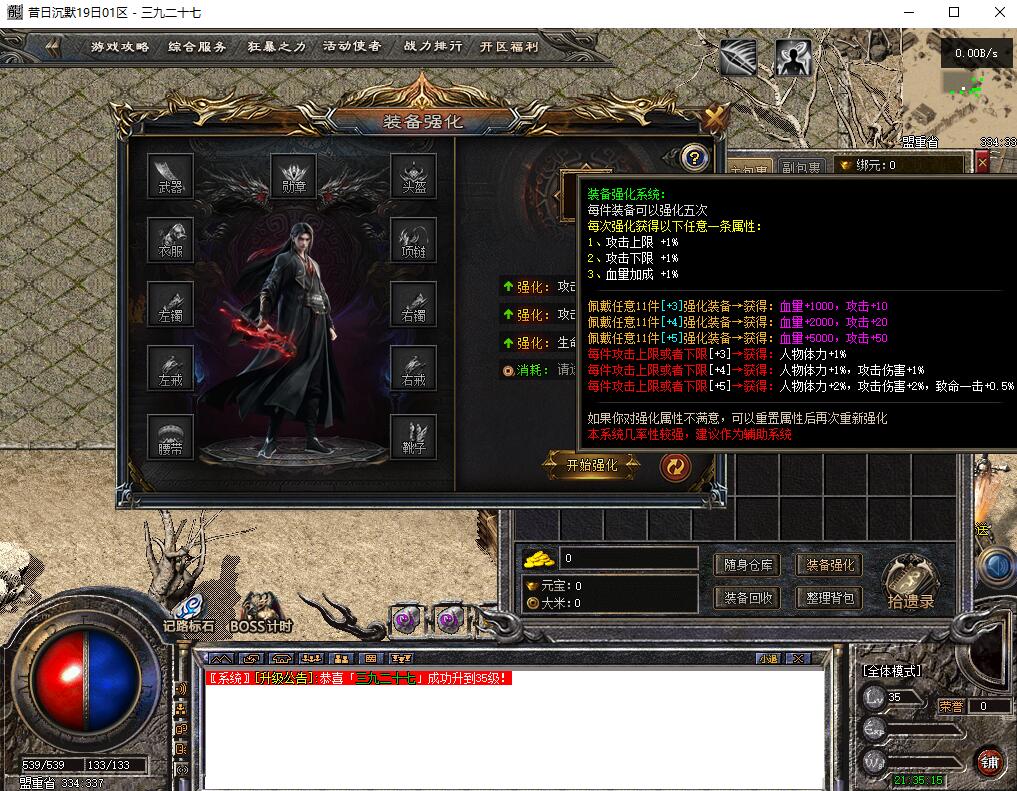Choose the 靴子 equipment slot
Viewport: 1017px width, 791px height.
[x=413, y=437]
